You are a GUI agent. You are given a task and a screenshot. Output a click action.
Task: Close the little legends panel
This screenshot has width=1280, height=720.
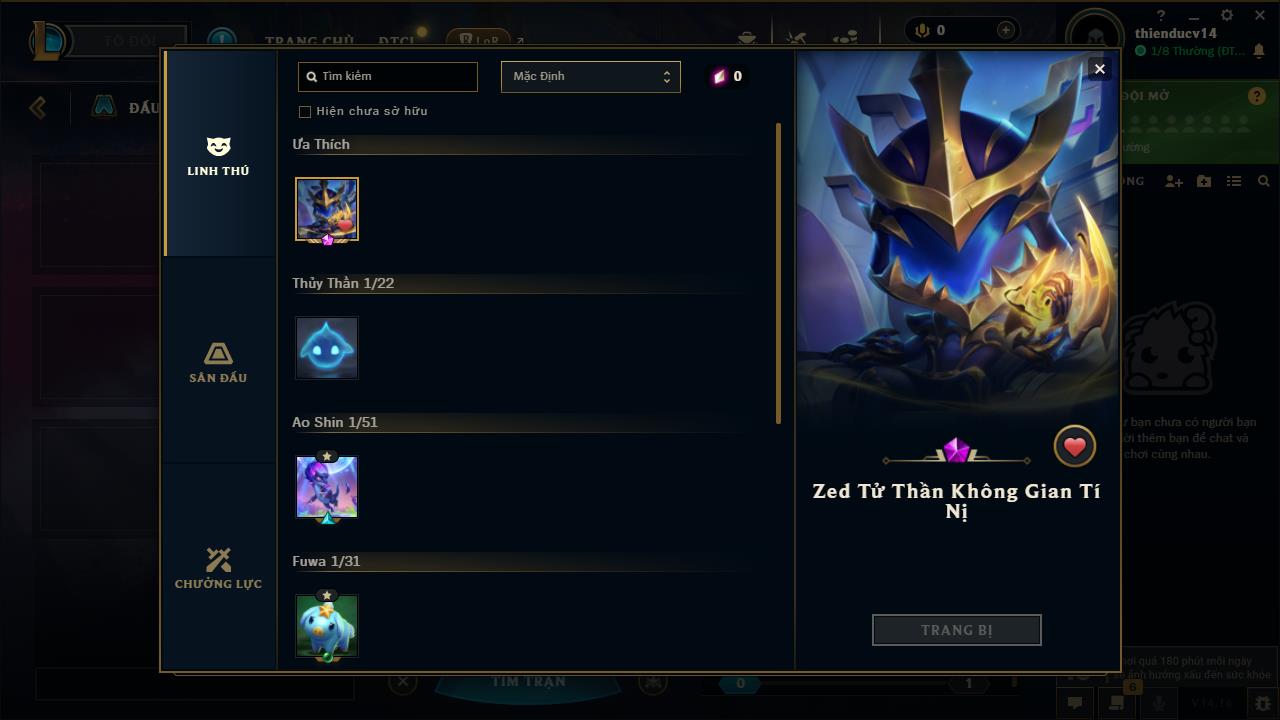1099,69
